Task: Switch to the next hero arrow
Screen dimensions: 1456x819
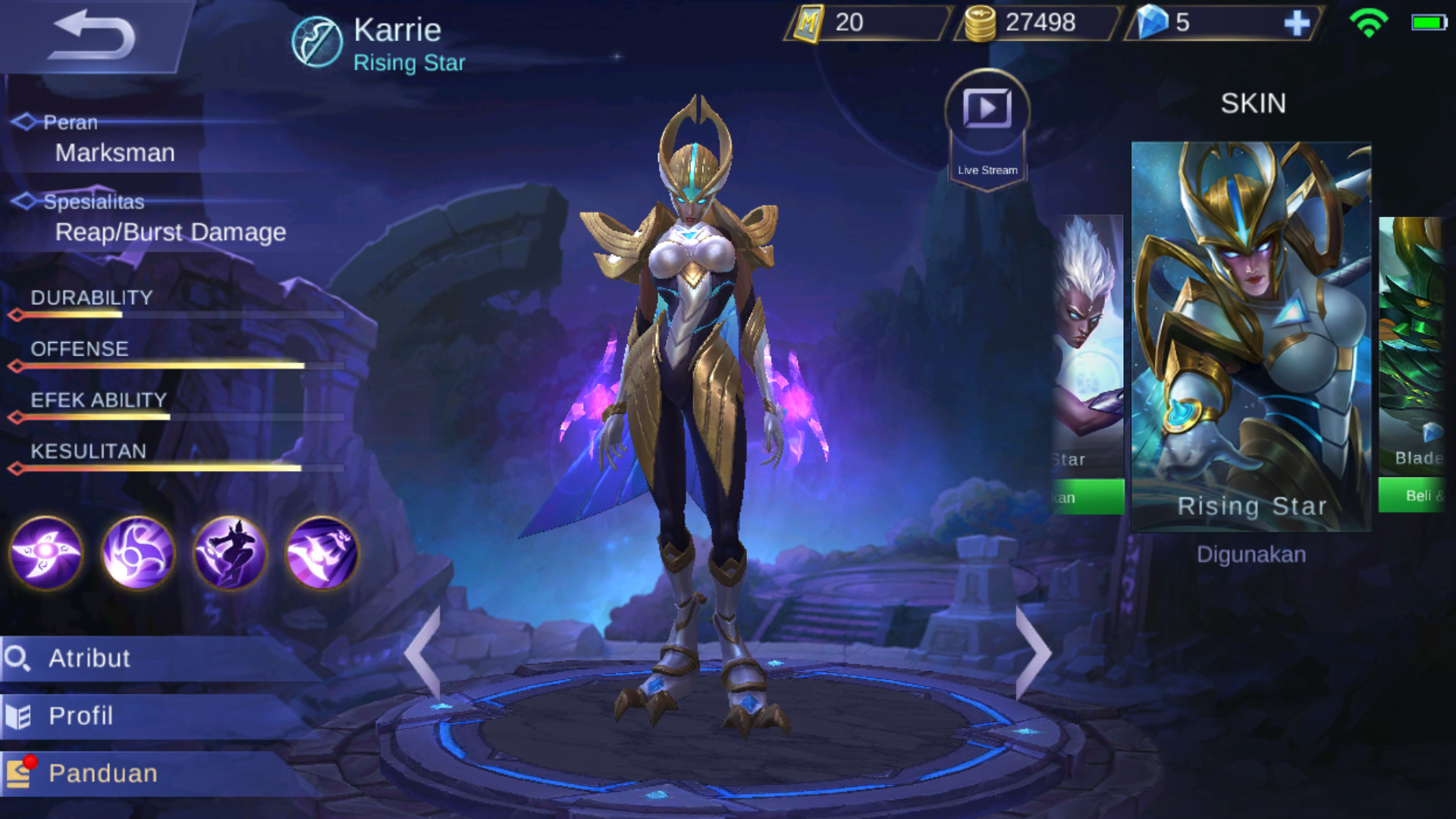Action: [1033, 652]
